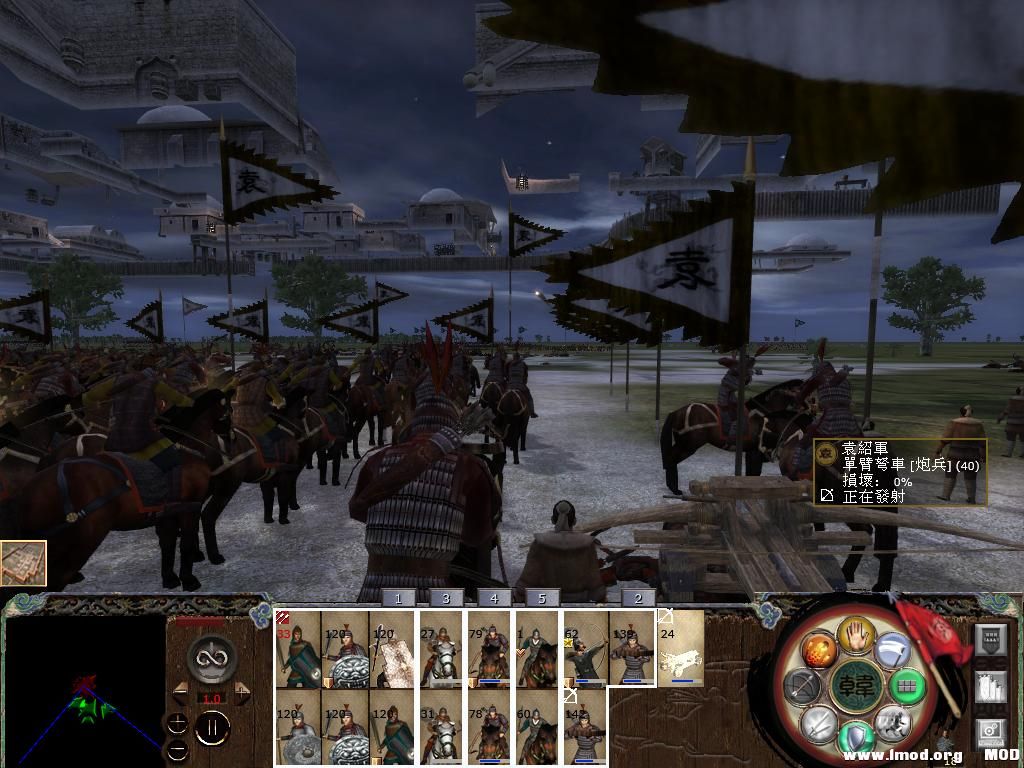Toggle the infinity speed button
This screenshot has height=768, width=1024.
[211, 658]
